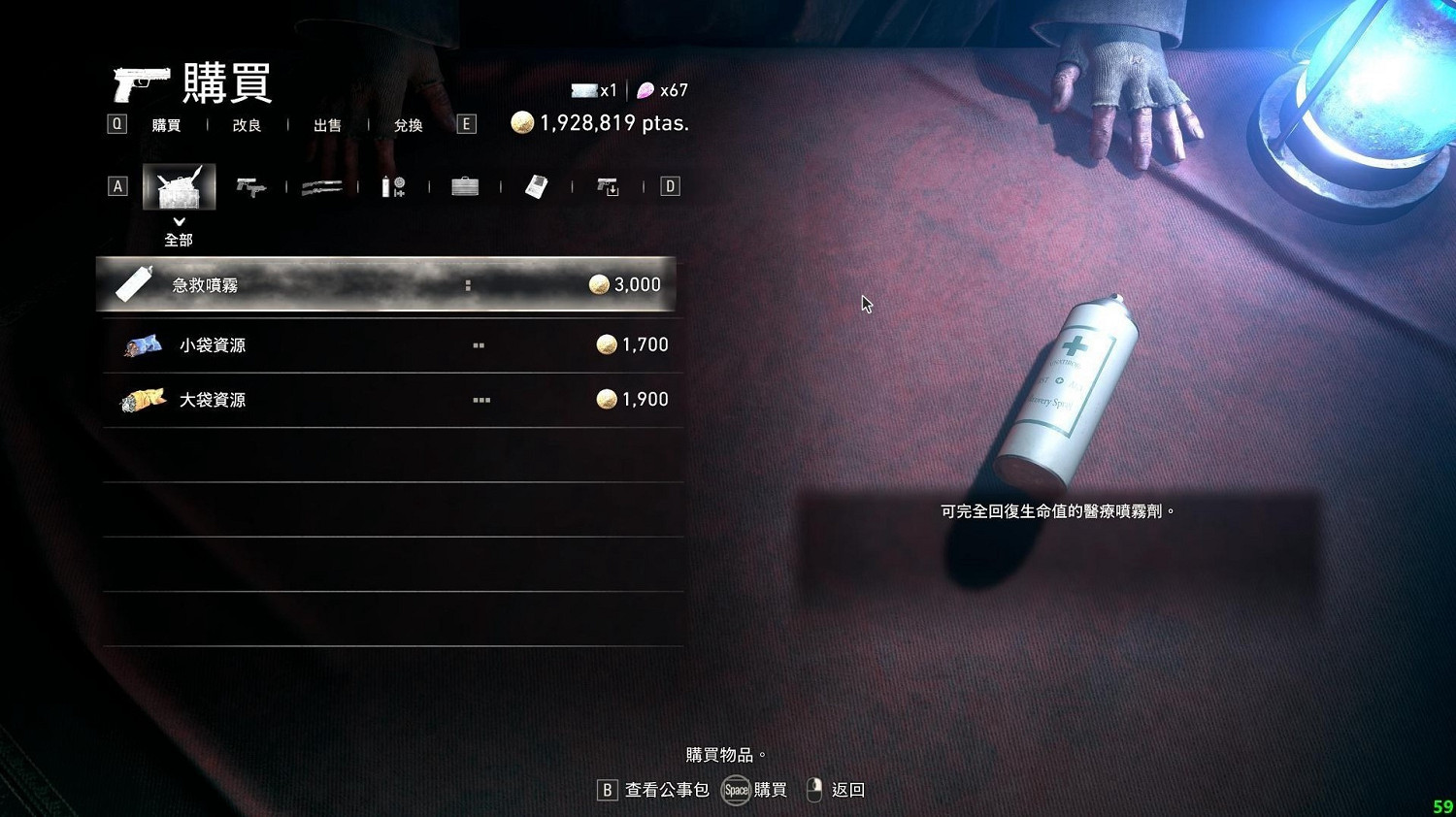
Task: Click the spinel gem x67 counter icon
Action: (x=646, y=90)
